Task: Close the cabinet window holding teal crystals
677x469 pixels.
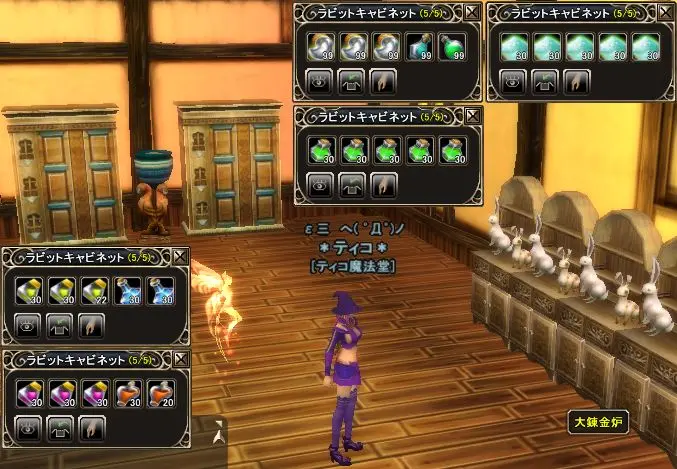Action: point(667,13)
